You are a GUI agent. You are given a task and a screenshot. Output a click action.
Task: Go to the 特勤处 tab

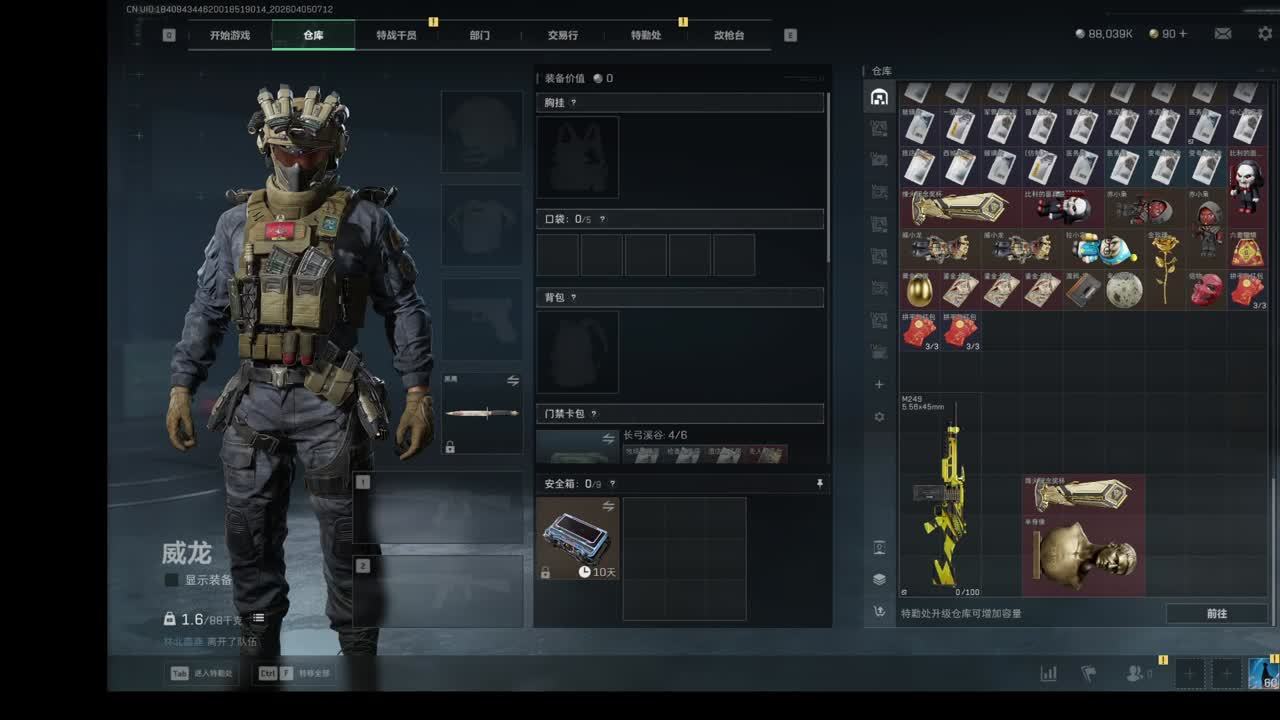pos(645,35)
